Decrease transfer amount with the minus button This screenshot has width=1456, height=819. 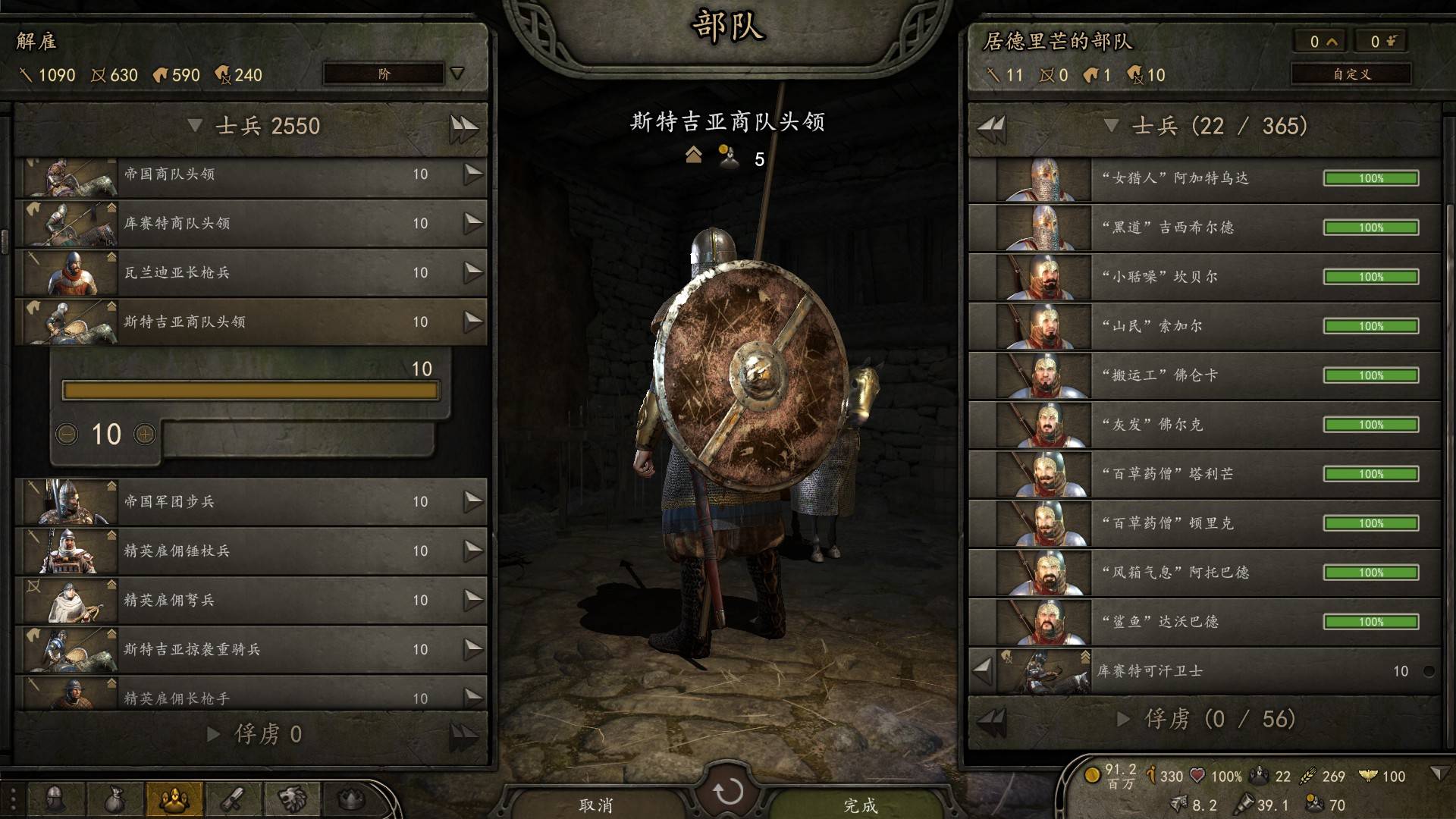point(67,434)
